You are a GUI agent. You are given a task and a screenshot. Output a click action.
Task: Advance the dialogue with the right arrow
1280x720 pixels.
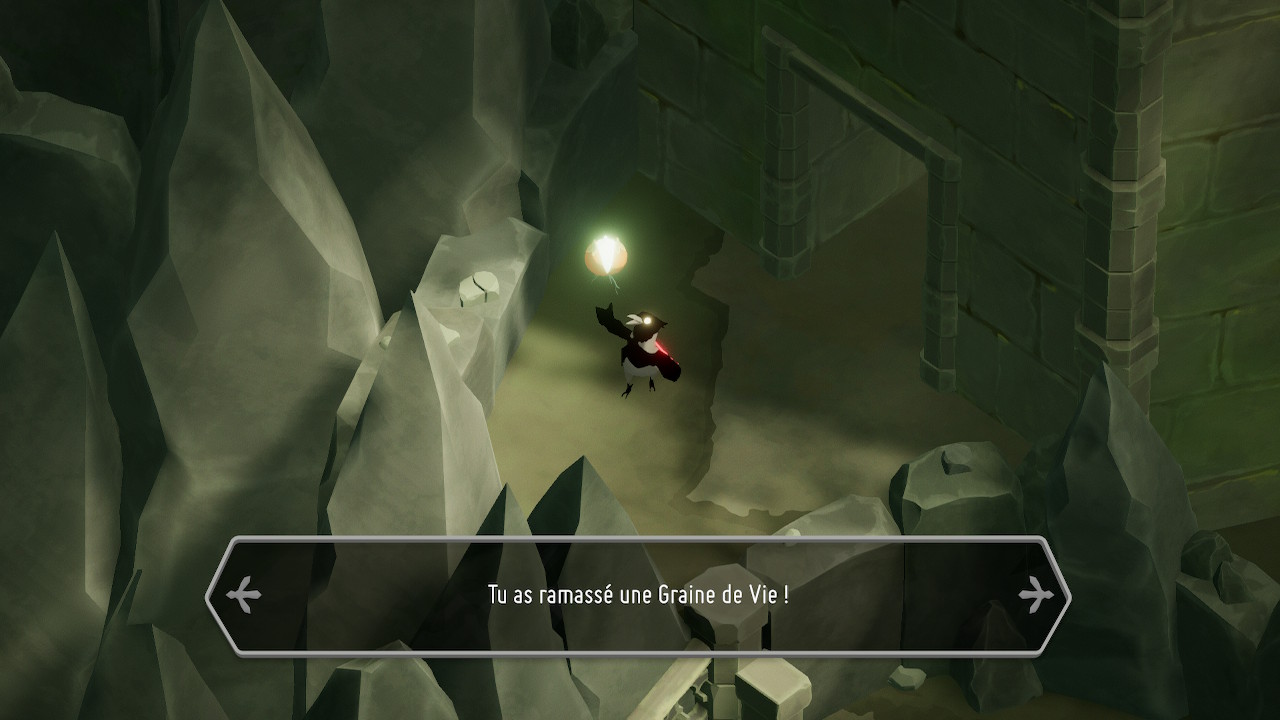point(1037,596)
